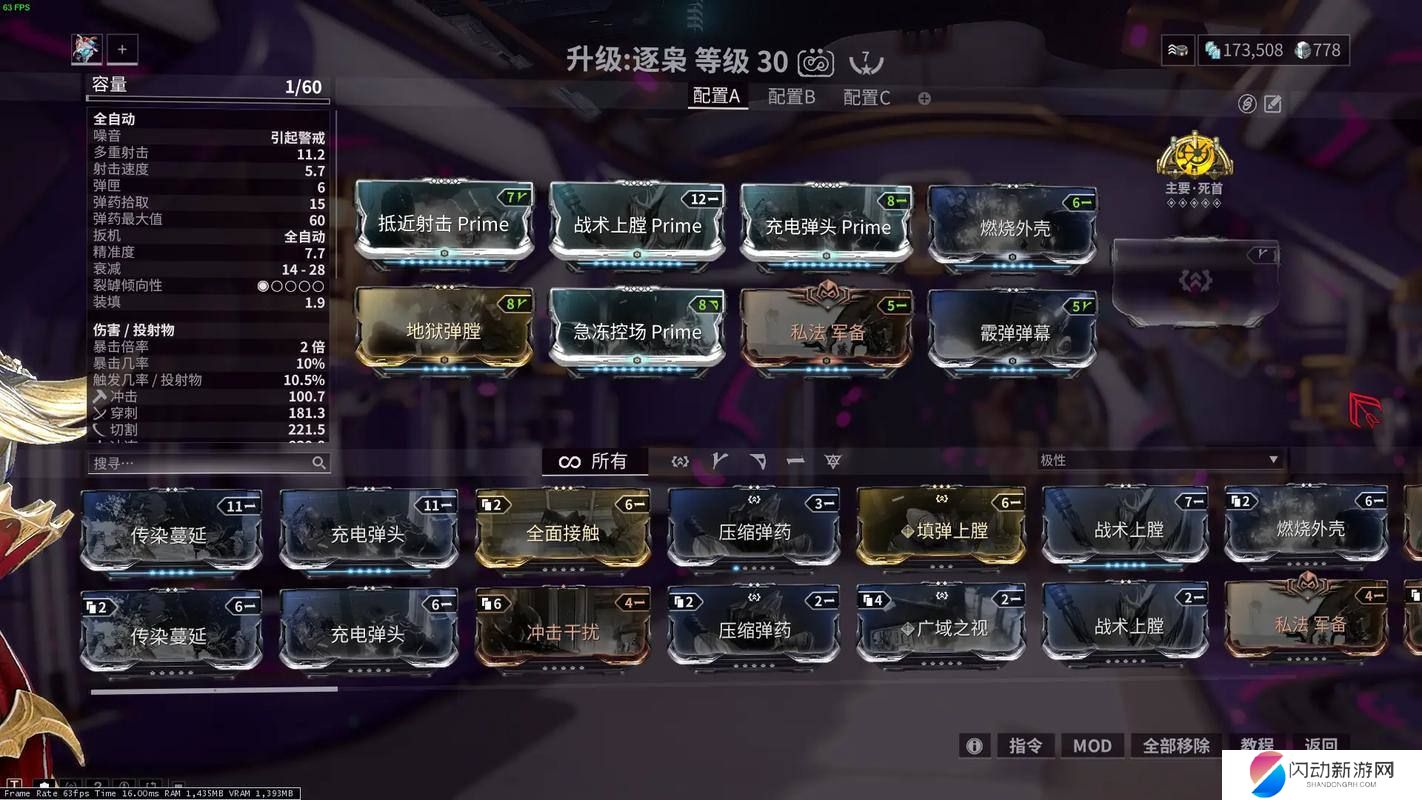1422x800 pixels.
Task: Click the edit pencil icon top right
Action: point(1274,104)
